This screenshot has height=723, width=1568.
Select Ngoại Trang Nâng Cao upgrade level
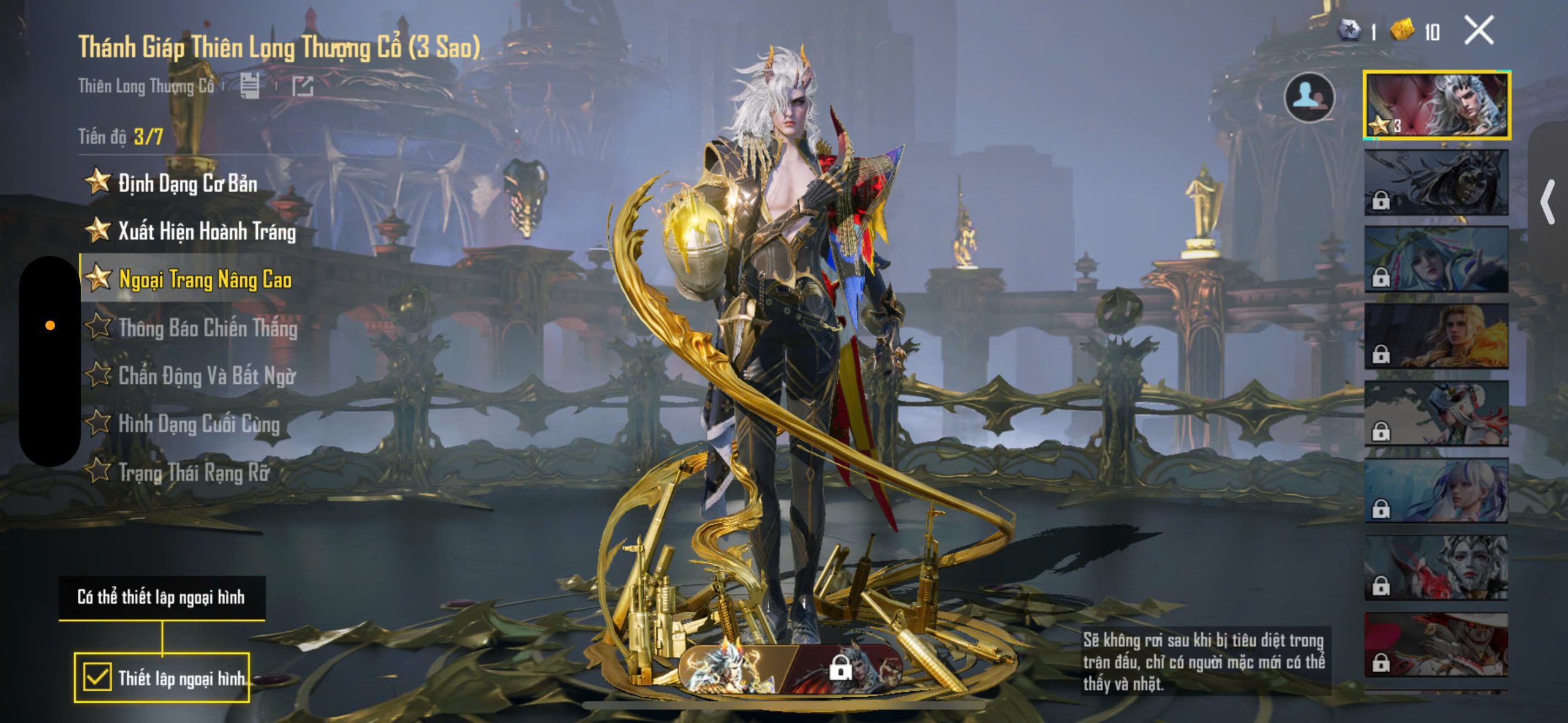tap(204, 280)
